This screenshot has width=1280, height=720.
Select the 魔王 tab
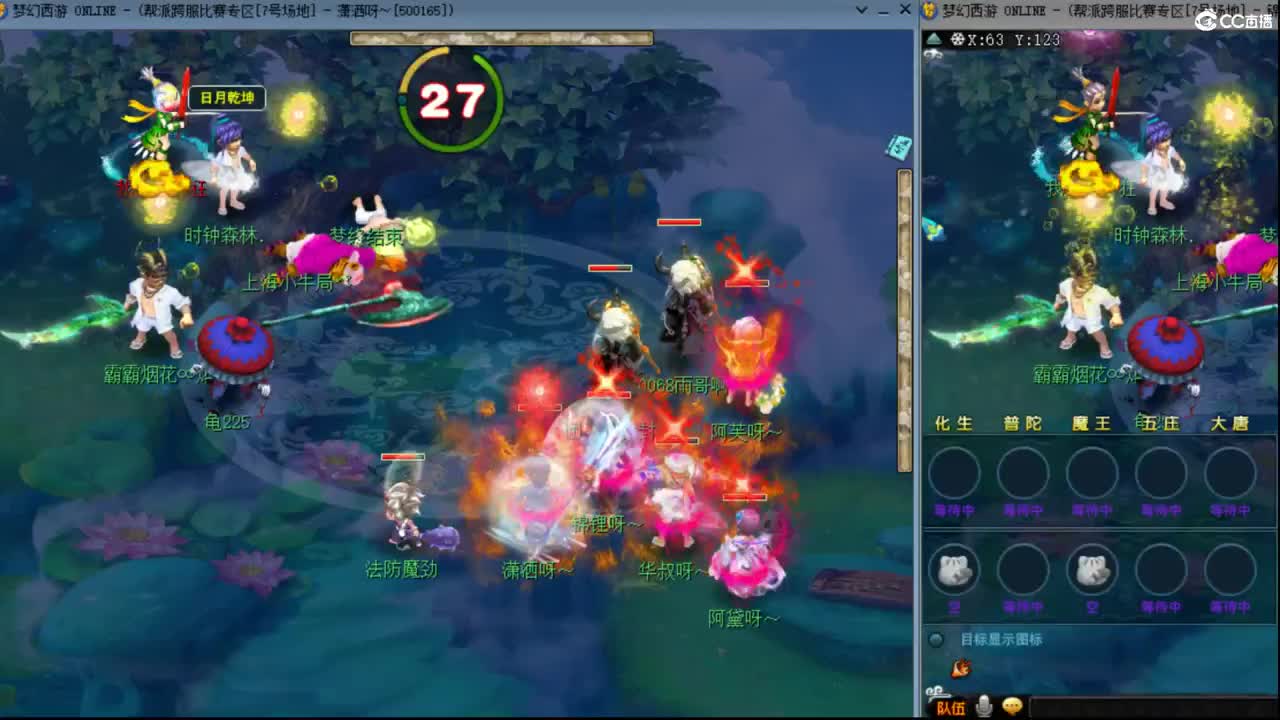pos(1091,423)
